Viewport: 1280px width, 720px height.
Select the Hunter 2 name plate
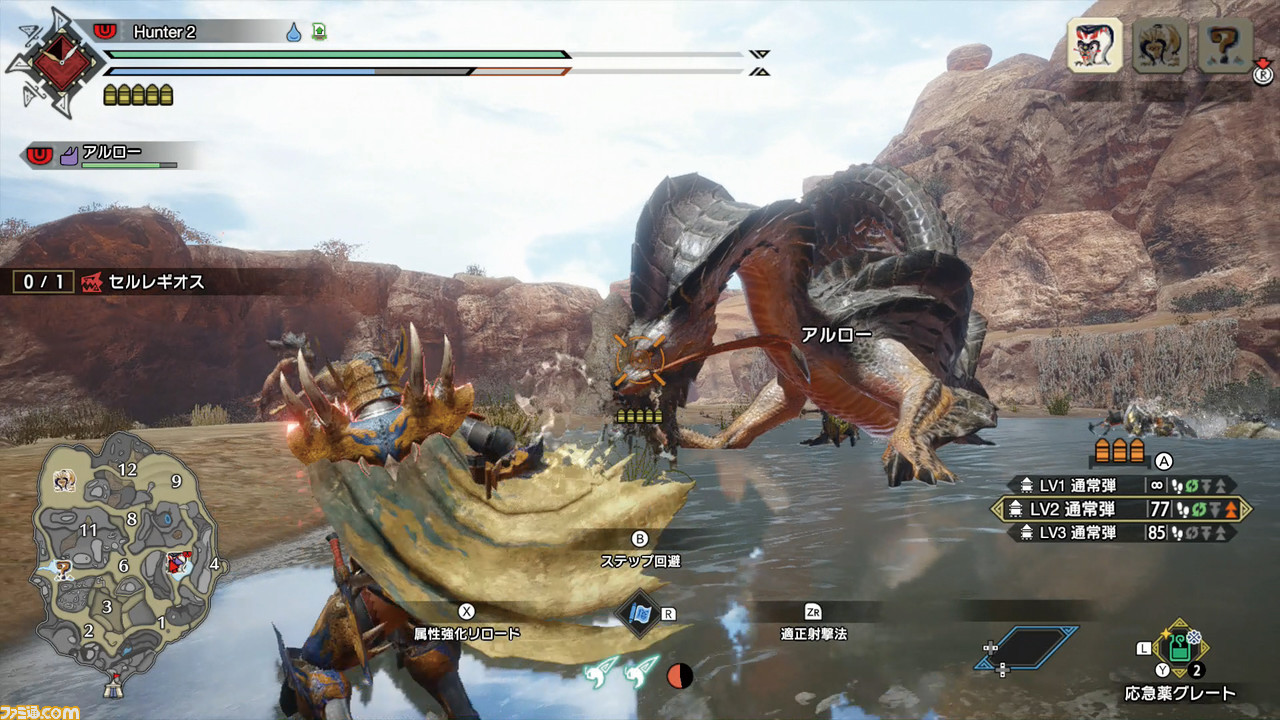[165, 32]
